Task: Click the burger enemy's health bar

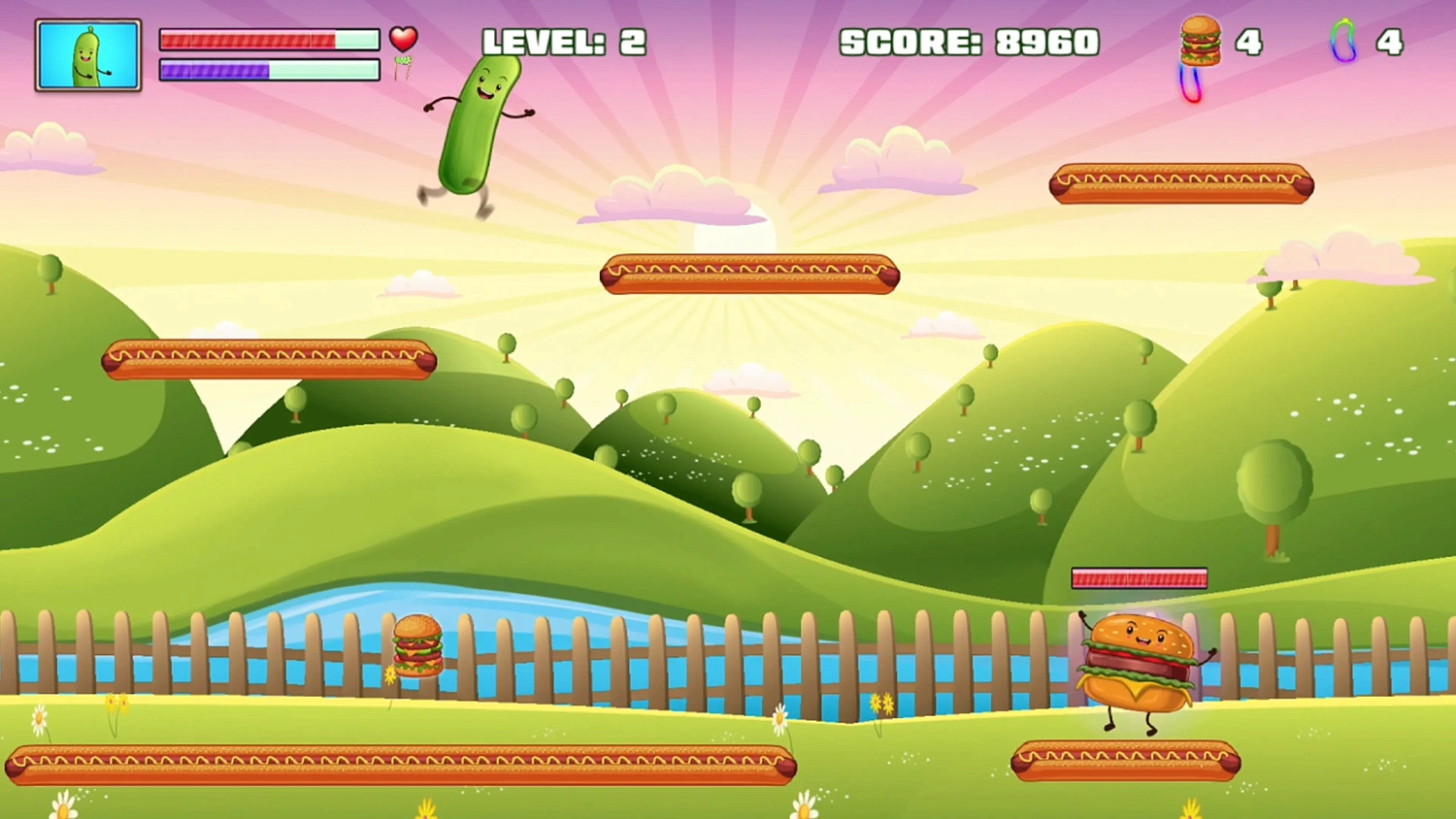Action: point(1138,577)
